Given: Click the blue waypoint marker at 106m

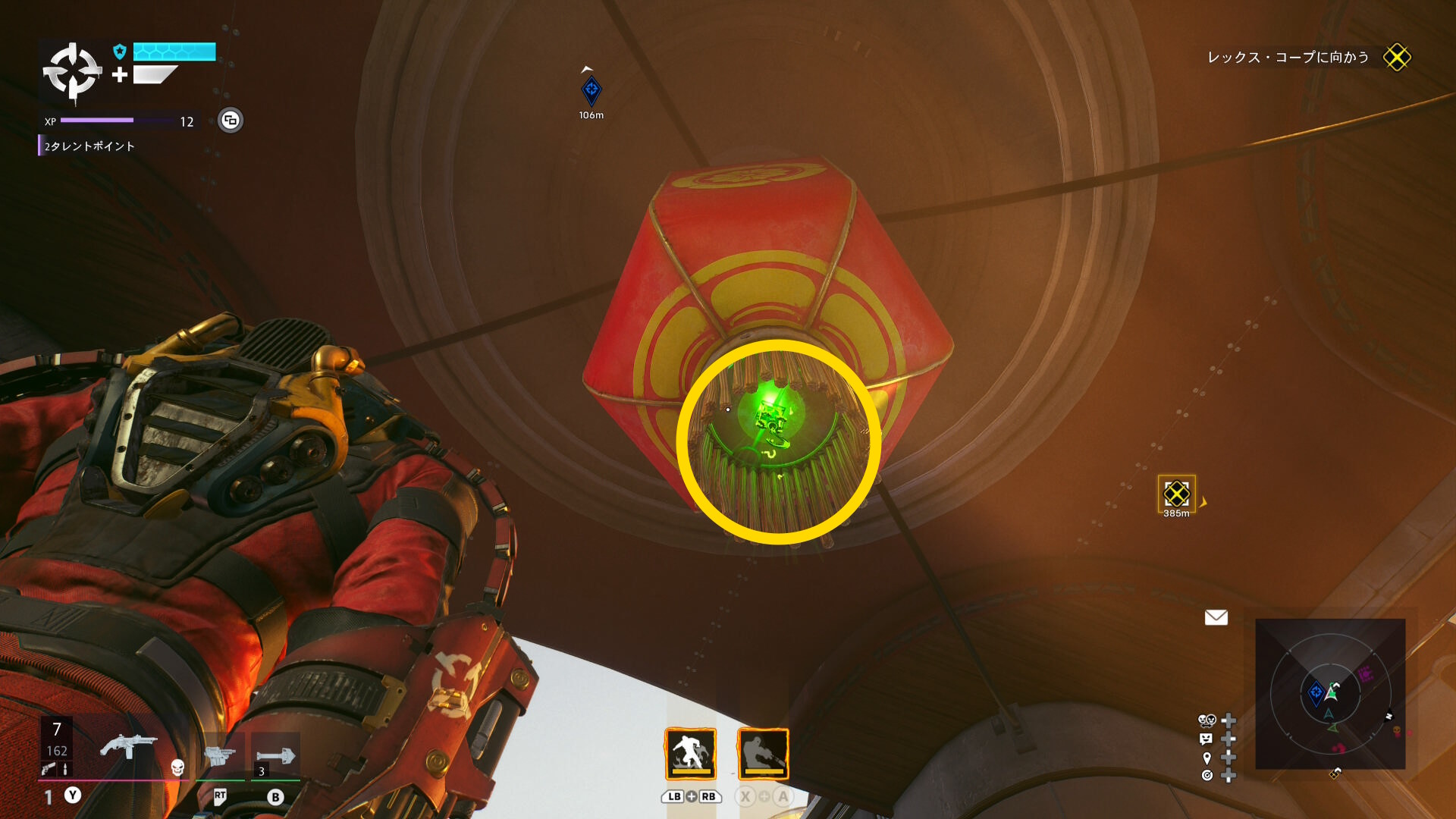Looking at the screenshot, I should point(591,91).
